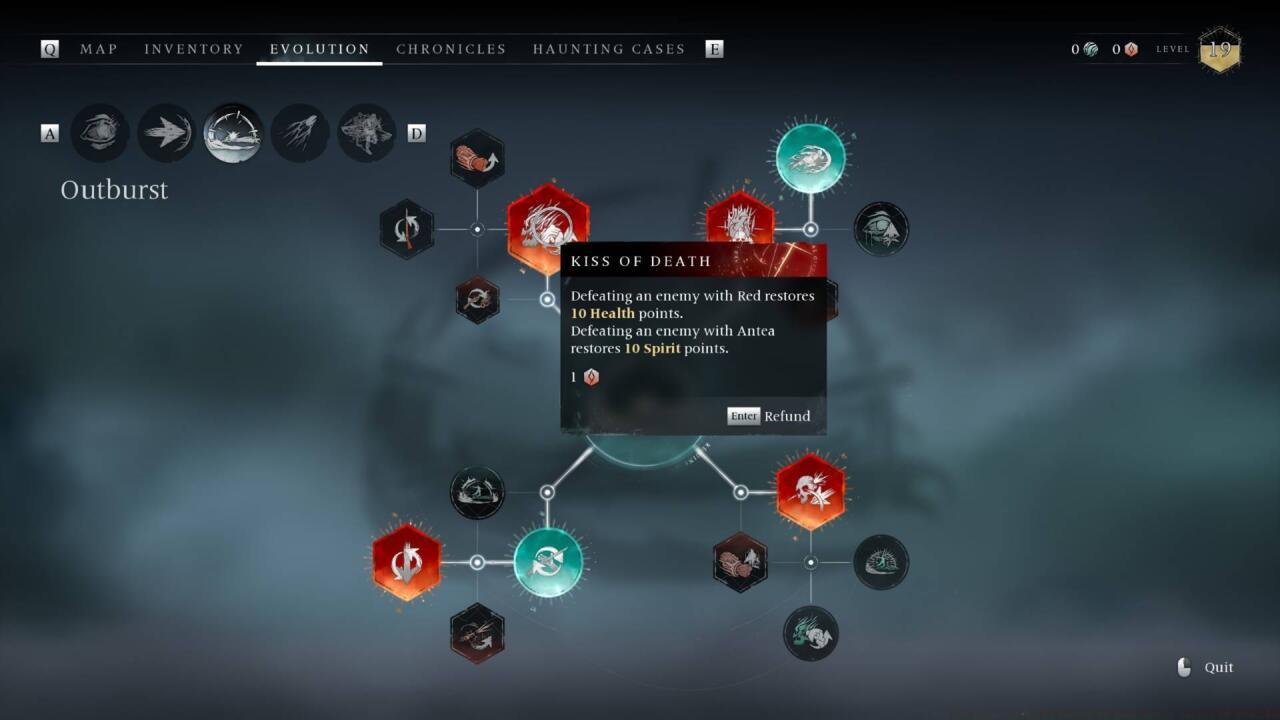Select the red hexagon down-arrow rotation skill
Viewport: 1280px width, 720px height.
tap(407, 562)
